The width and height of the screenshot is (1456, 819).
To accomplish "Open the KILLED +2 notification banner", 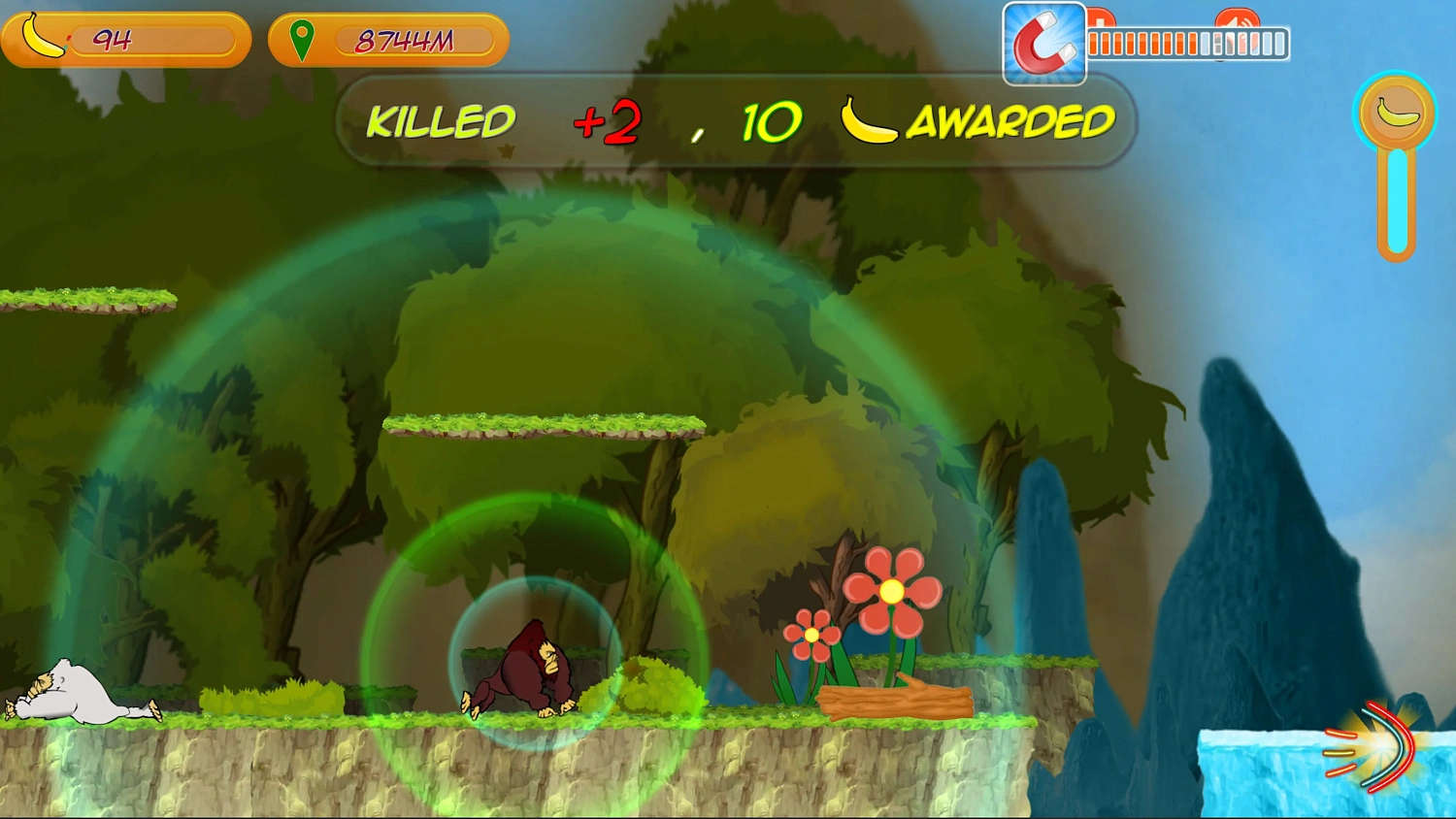I will point(728,121).
